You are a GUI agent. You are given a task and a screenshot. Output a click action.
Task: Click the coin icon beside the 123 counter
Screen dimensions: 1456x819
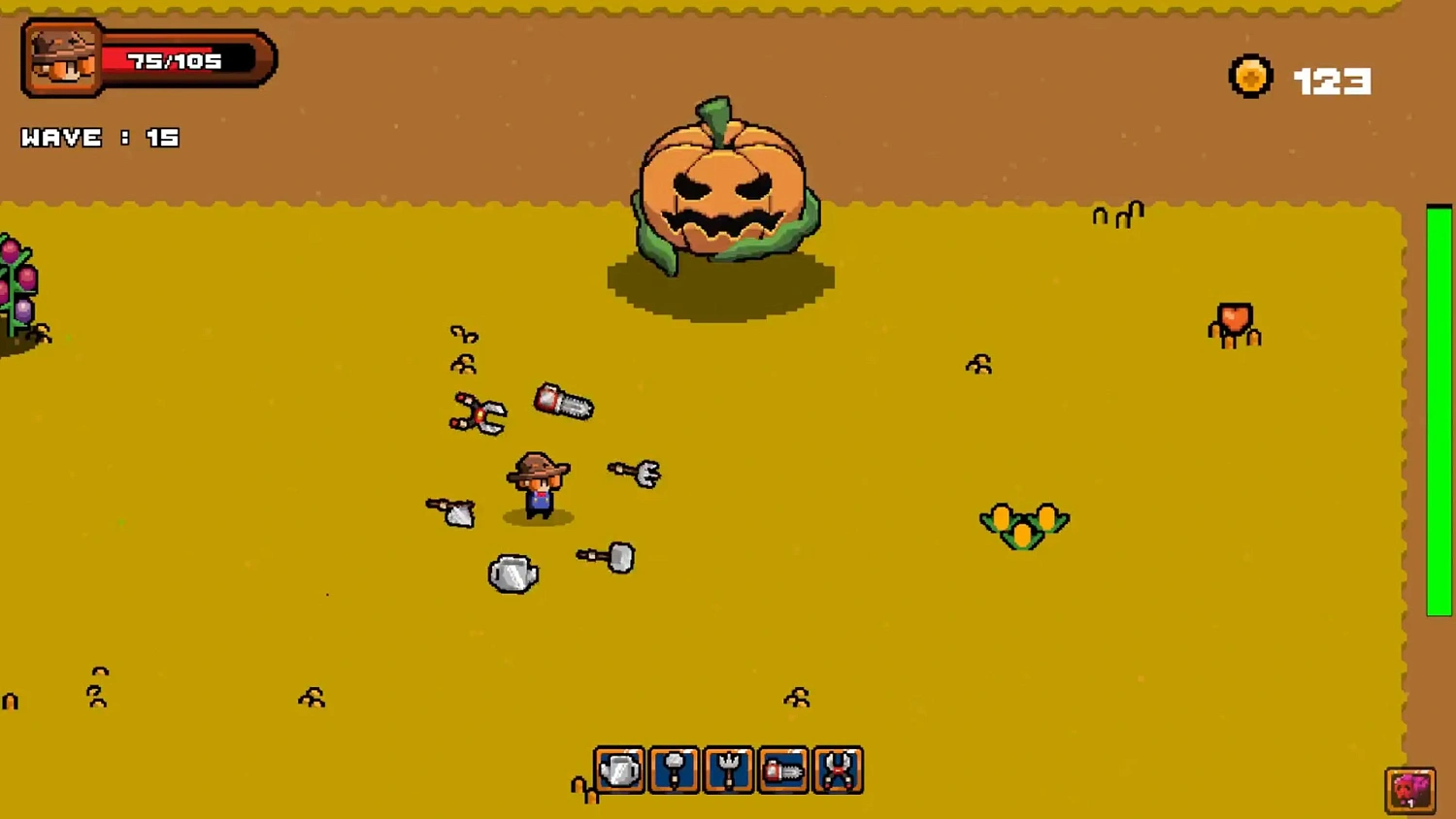coord(1251,77)
